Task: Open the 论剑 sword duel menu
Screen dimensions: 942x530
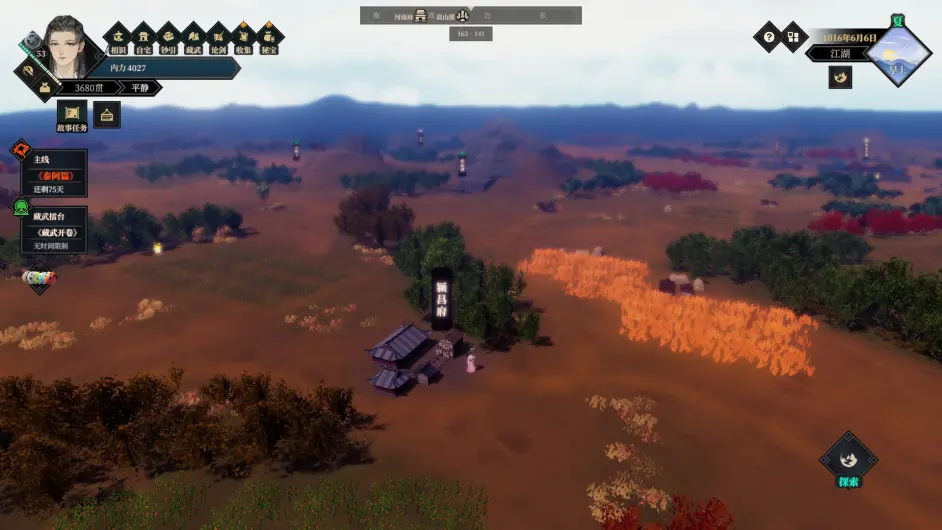Action: pos(219,38)
